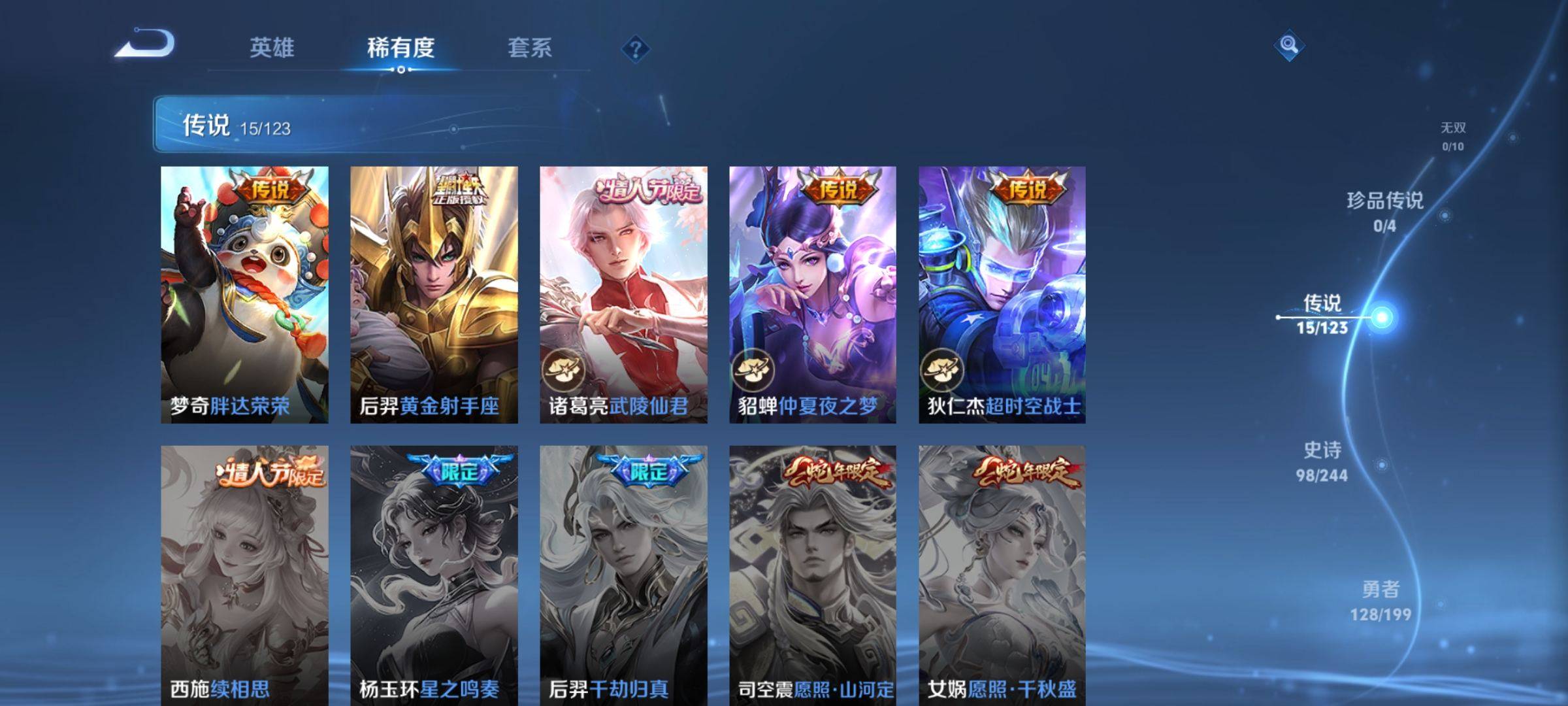Select the 稀有度 tab
1568x706 pixels.
click(400, 48)
